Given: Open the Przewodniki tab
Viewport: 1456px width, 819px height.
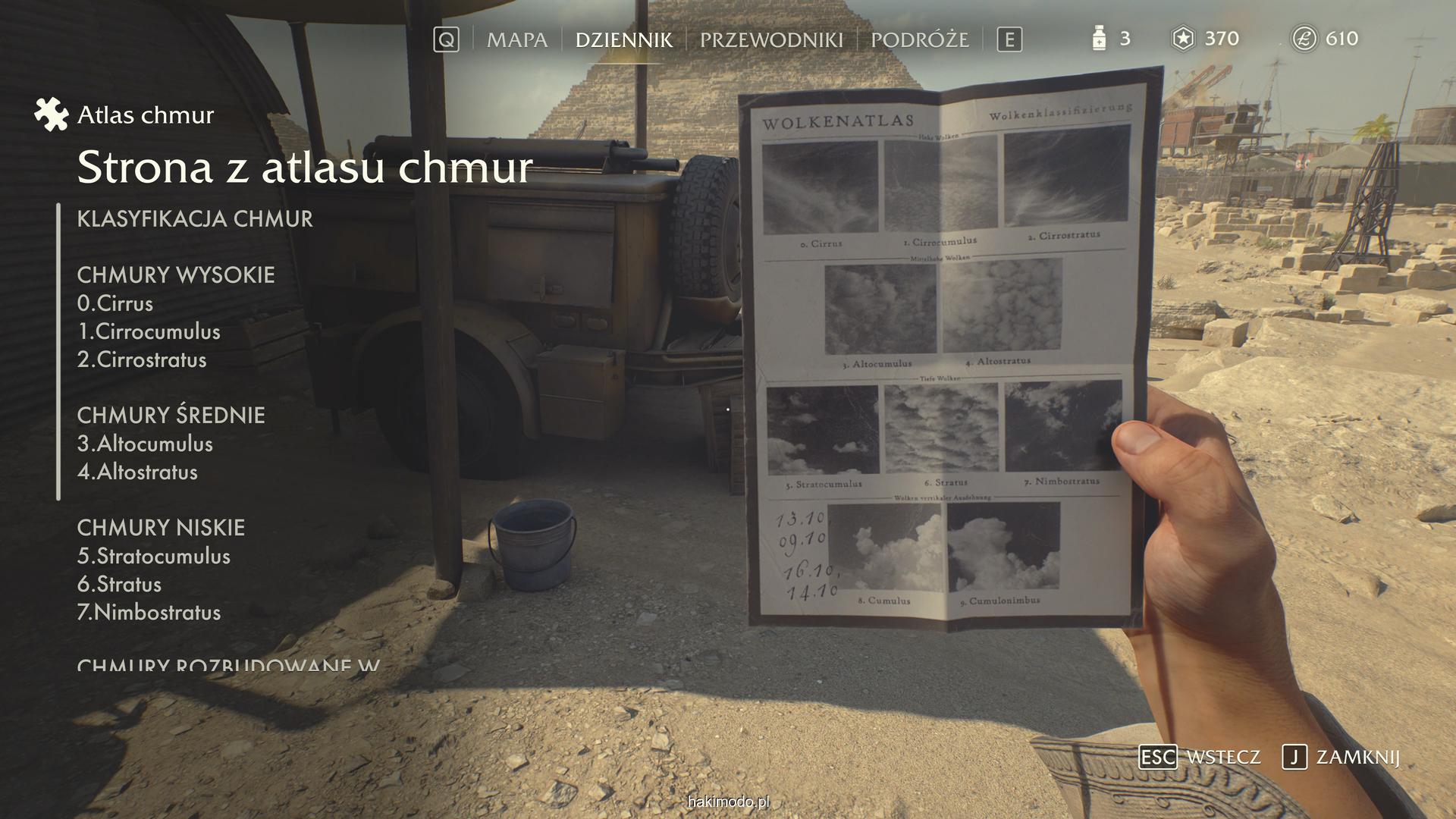Looking at the screenshot, I should (770, 39).
